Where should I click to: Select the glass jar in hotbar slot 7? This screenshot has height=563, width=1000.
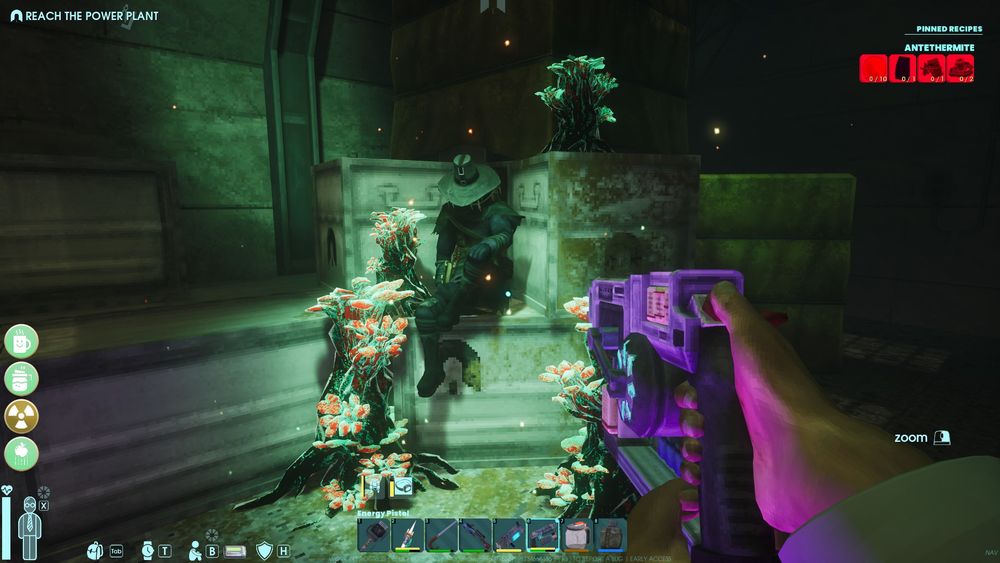click(577, 535)
